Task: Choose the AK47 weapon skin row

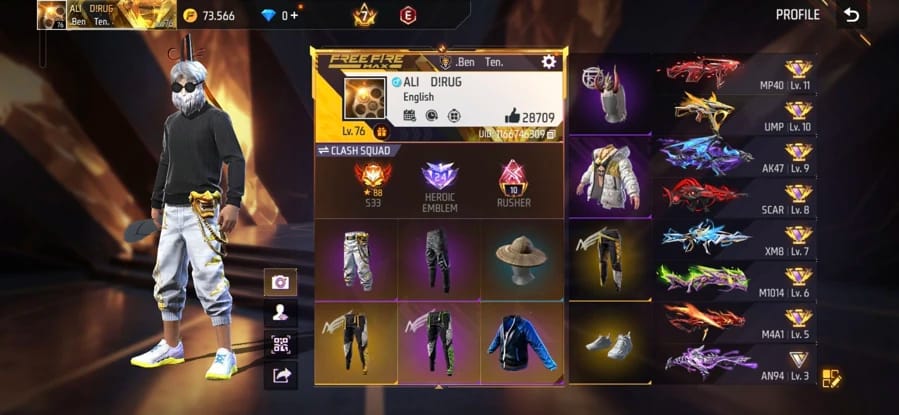Action: (736, 157)
